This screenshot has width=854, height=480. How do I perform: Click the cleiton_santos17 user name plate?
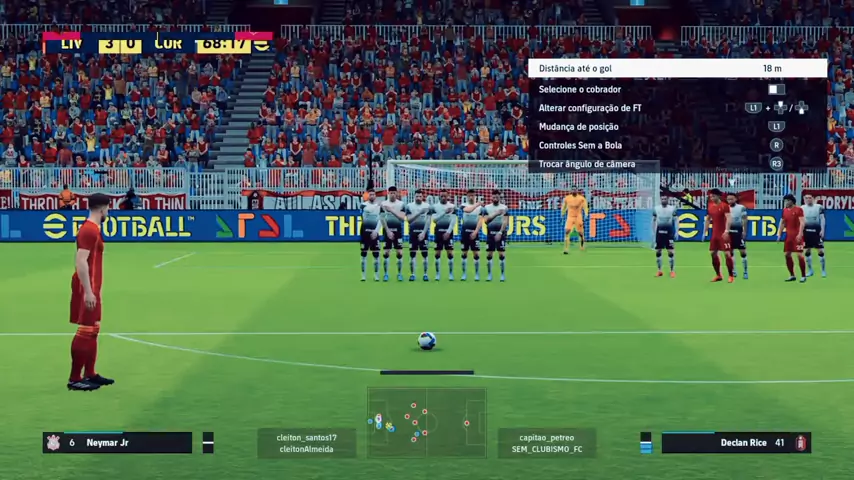pos(307,443)
